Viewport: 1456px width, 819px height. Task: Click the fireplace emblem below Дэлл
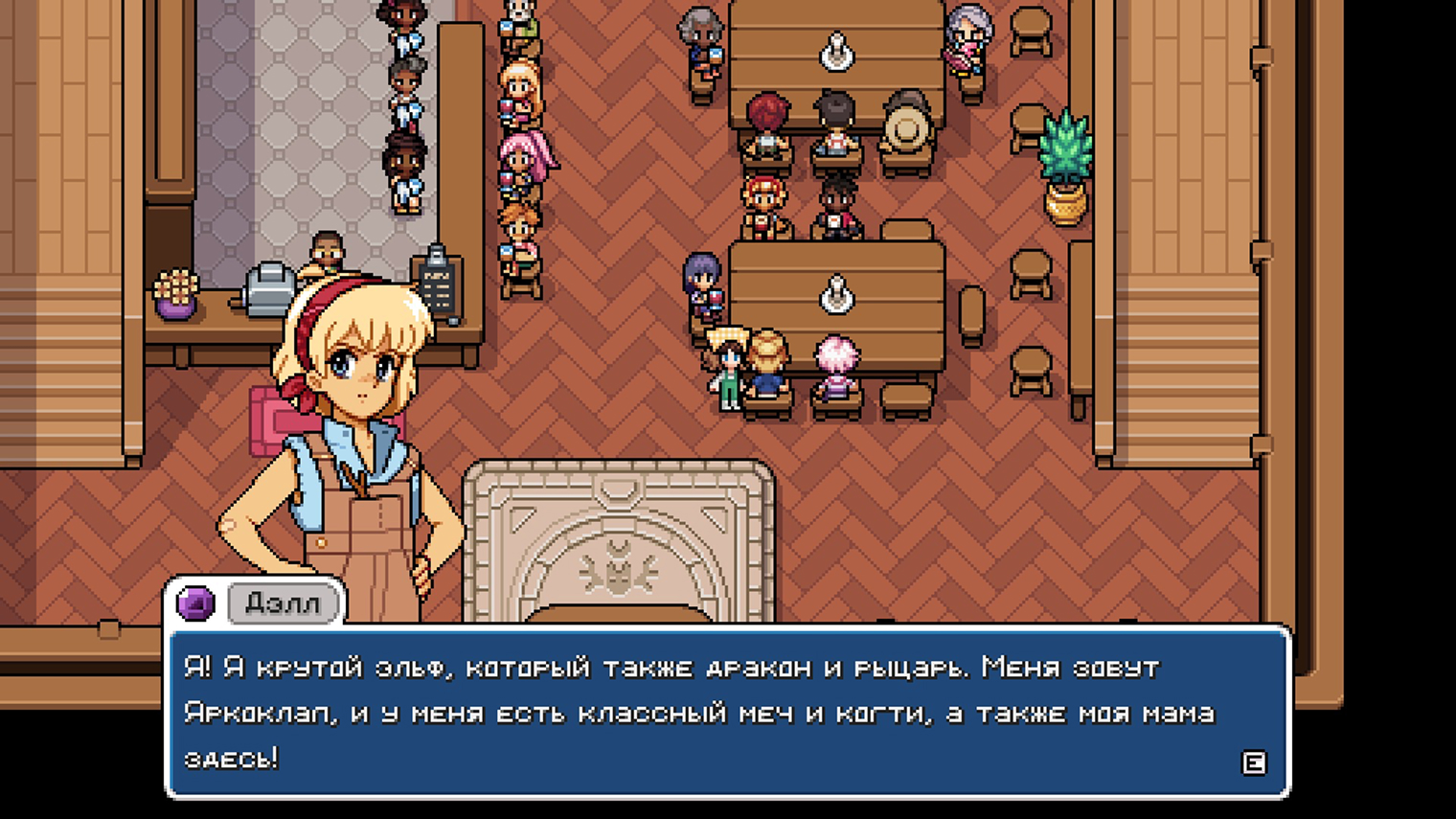621,567
